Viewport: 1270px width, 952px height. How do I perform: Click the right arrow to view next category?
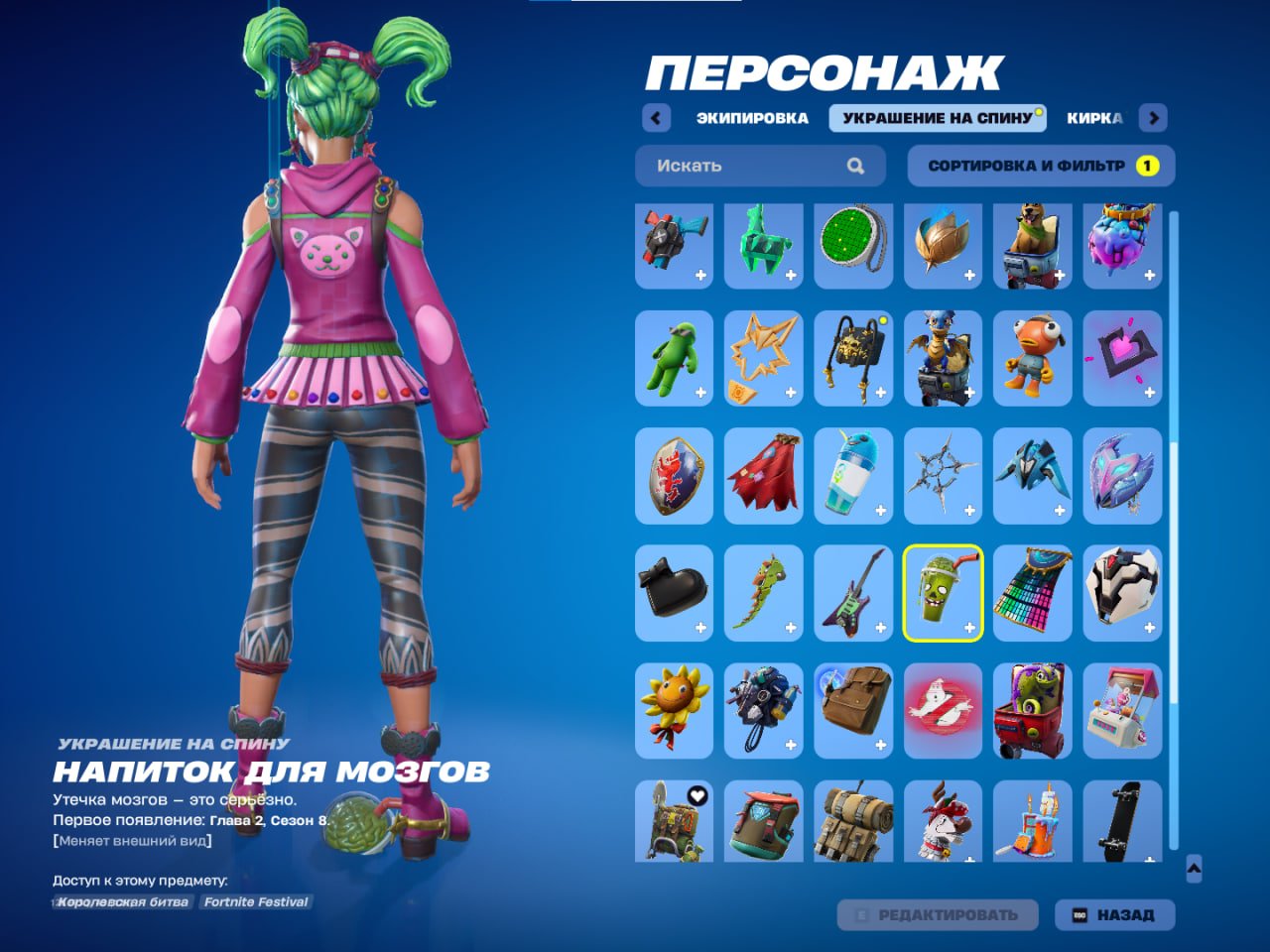pyautogui.click(x=1154, y=118)
